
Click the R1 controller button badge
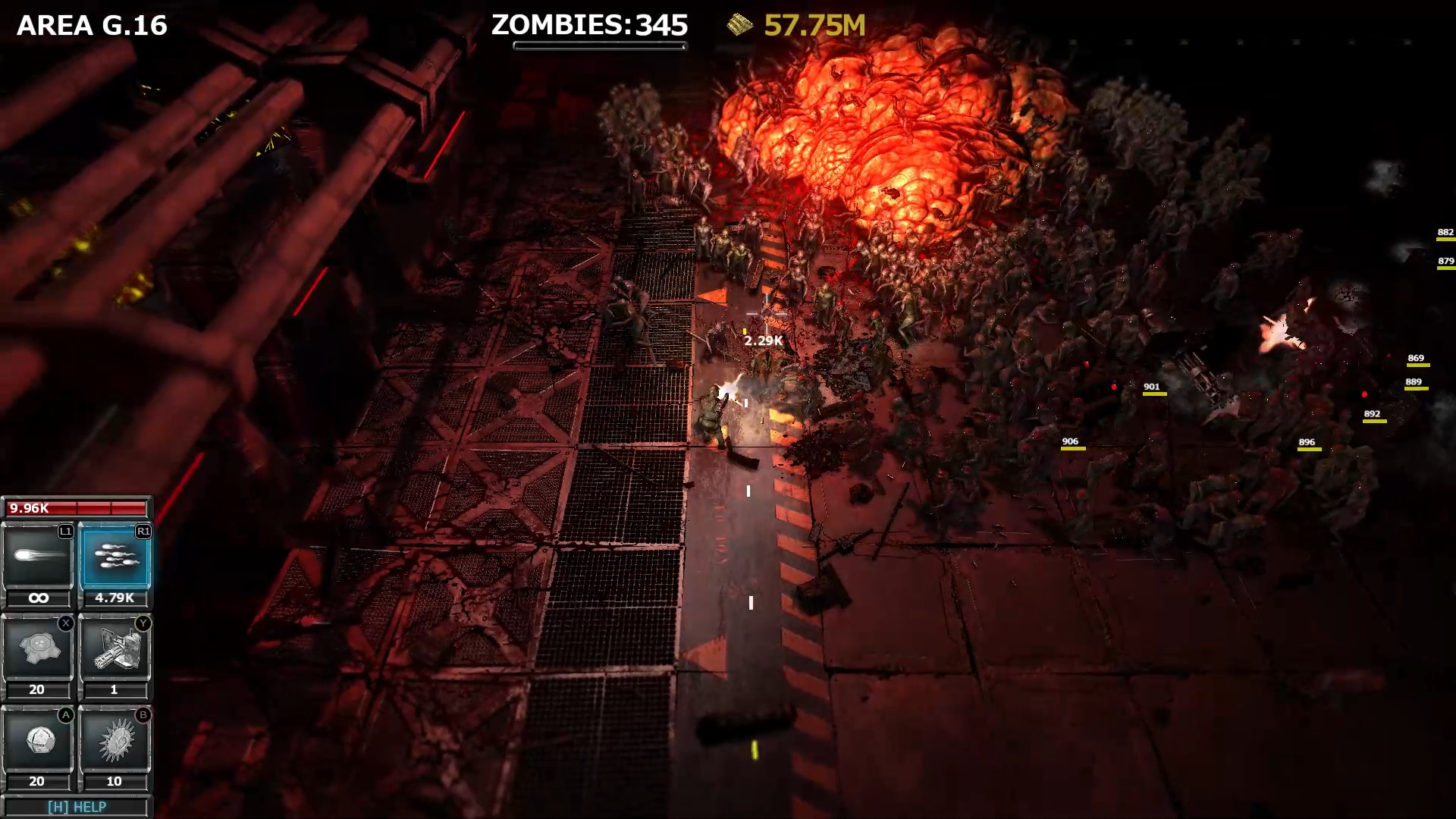click(142, 533)
